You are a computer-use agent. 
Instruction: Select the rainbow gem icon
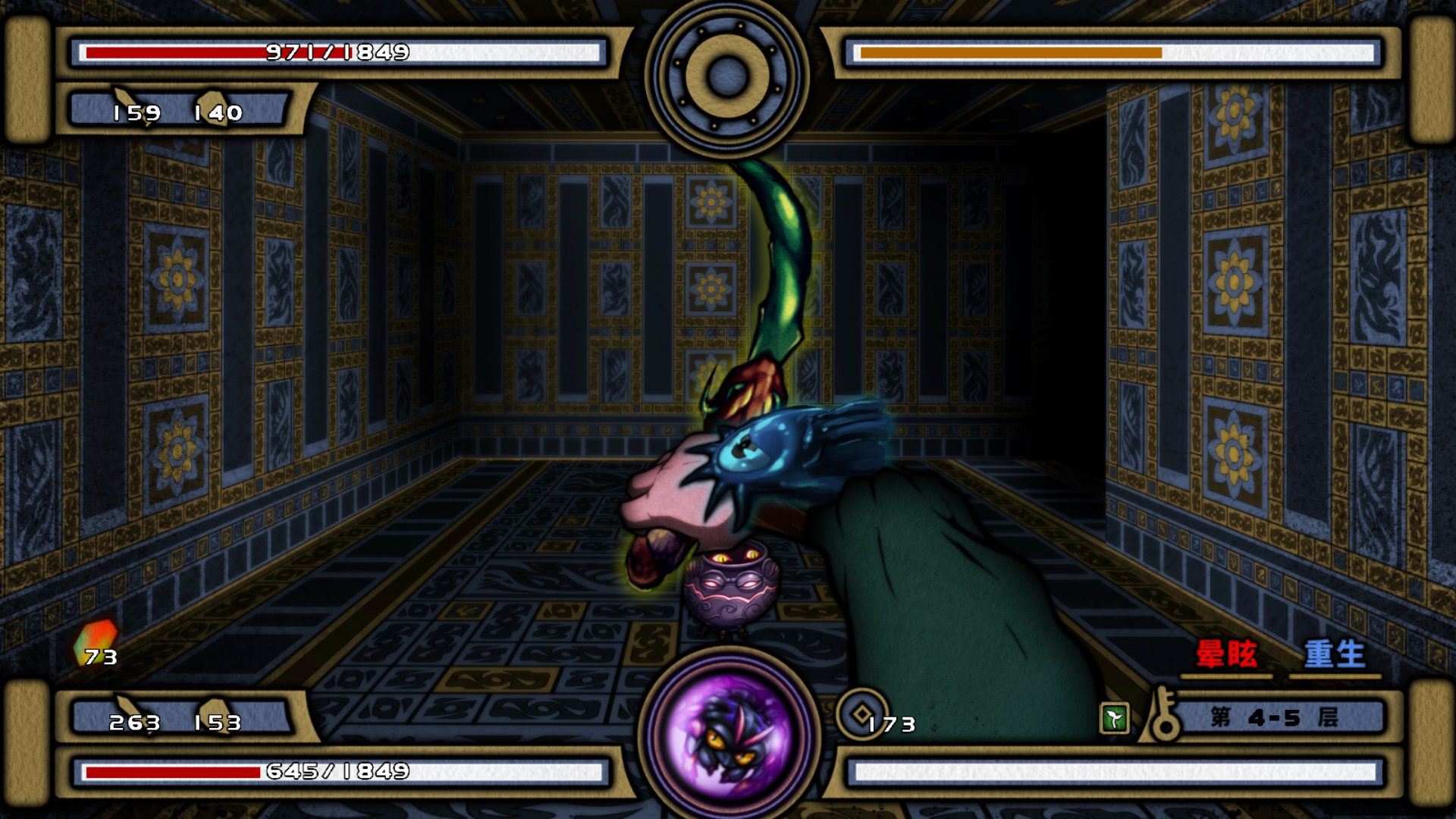point(96,641)
